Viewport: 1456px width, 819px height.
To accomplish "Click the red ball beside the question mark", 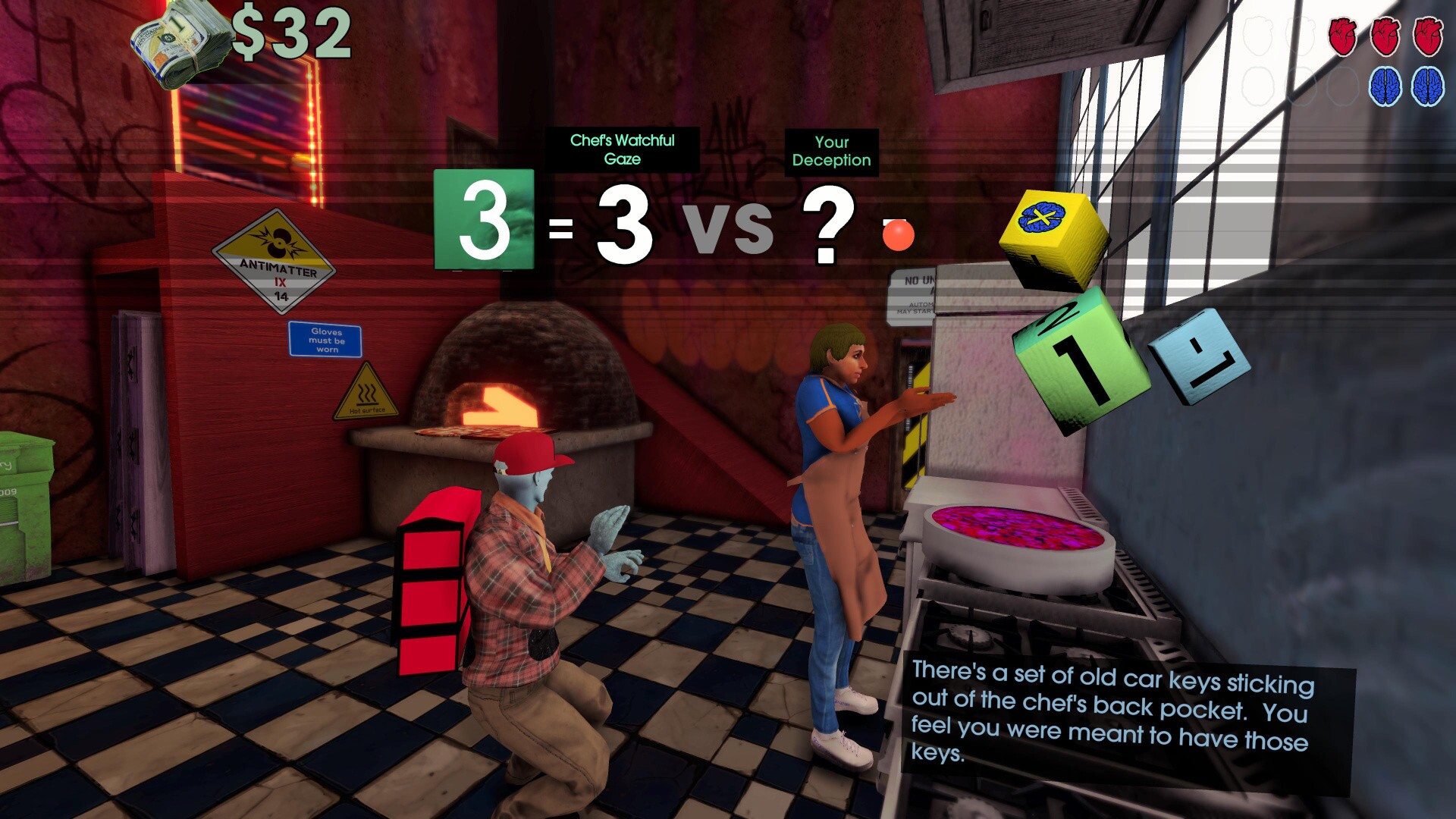I will (899, 236).
